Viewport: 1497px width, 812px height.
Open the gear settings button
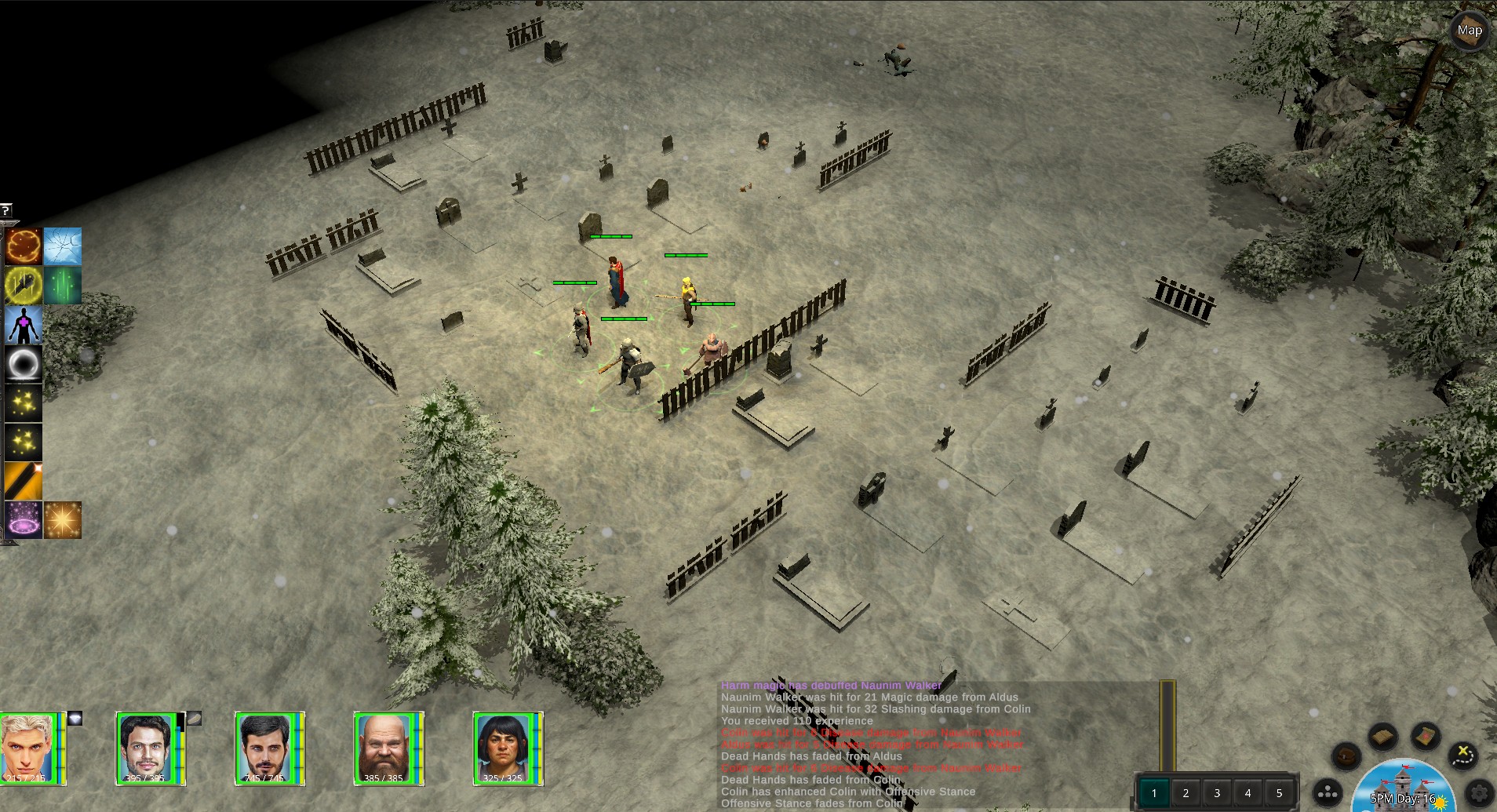pyautogui.click(x=1480, y=792)
